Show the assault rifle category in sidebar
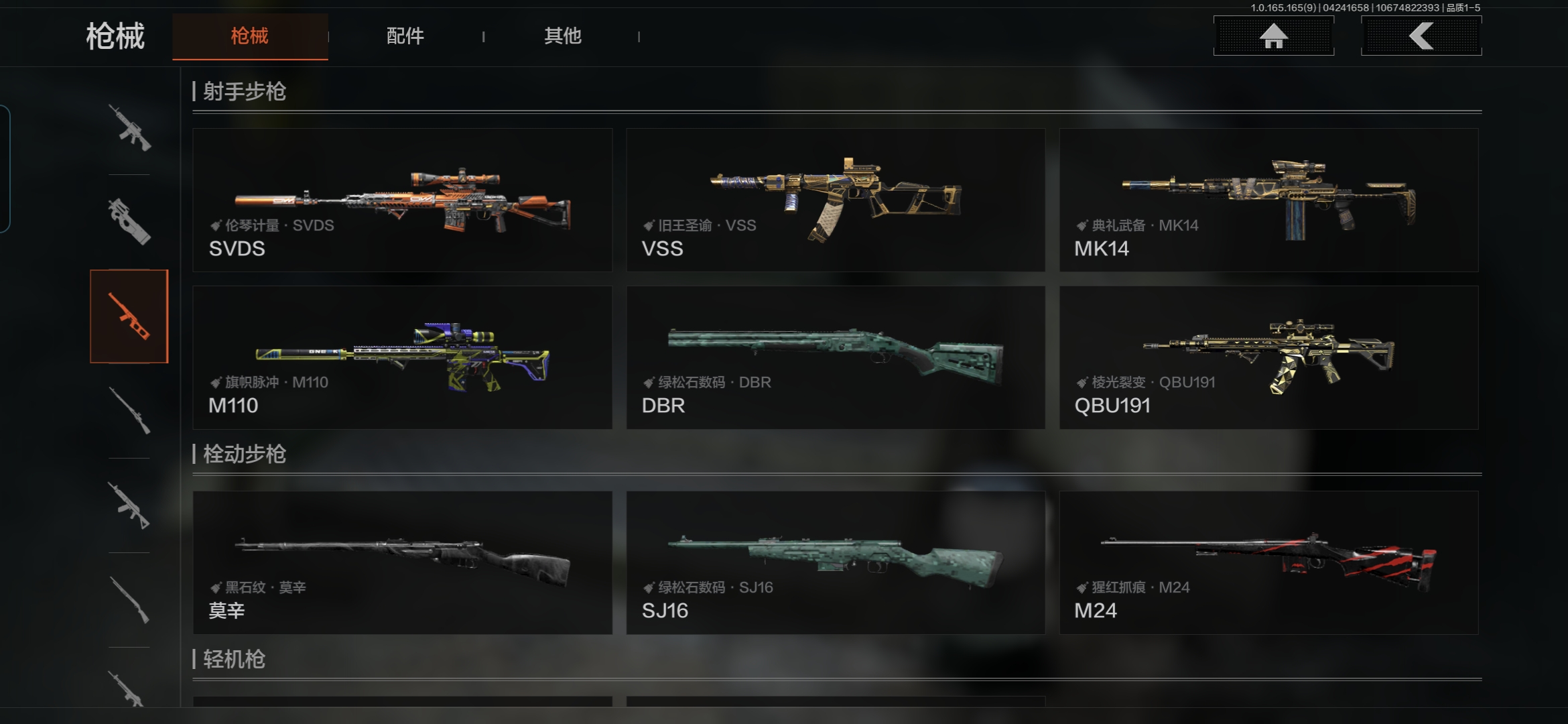This screenshot has width=1568, height=724. (129, 127)
